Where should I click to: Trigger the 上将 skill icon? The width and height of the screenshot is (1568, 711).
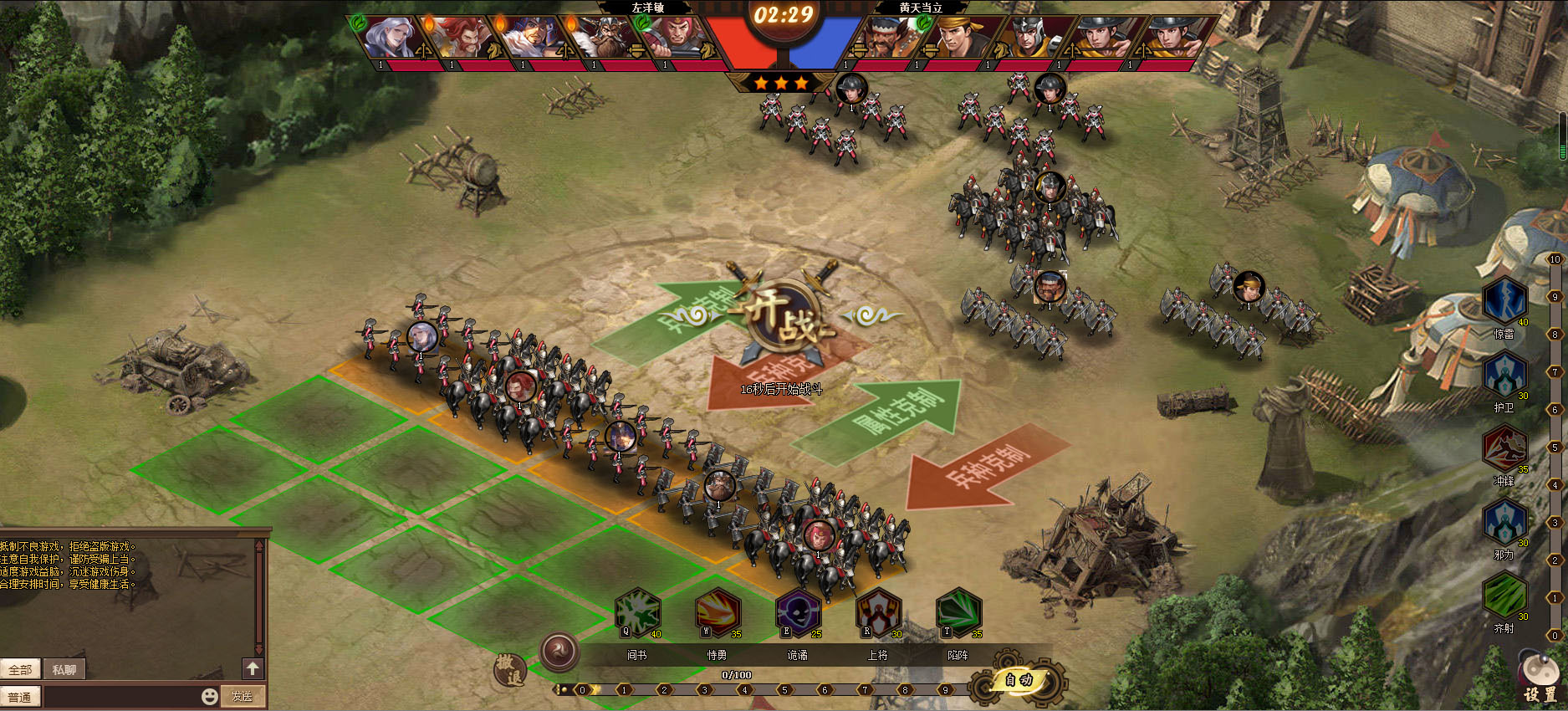(878, 613)
